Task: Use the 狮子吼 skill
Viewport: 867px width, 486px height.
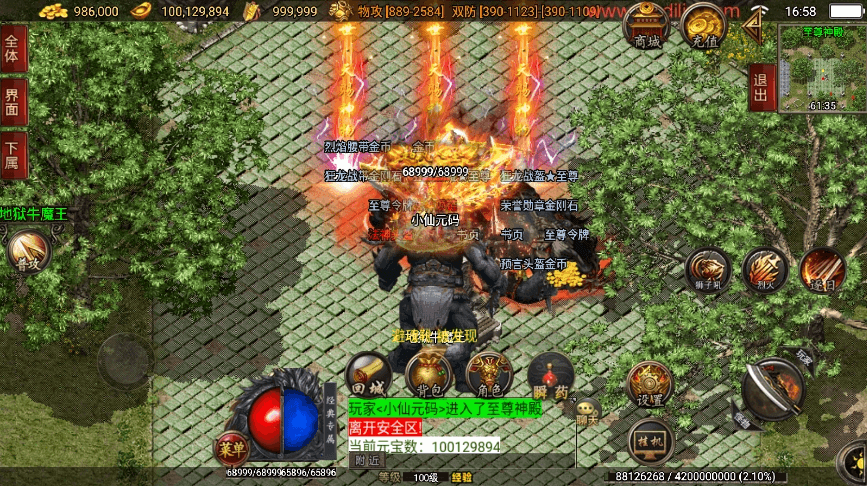Action: point(707,271)
